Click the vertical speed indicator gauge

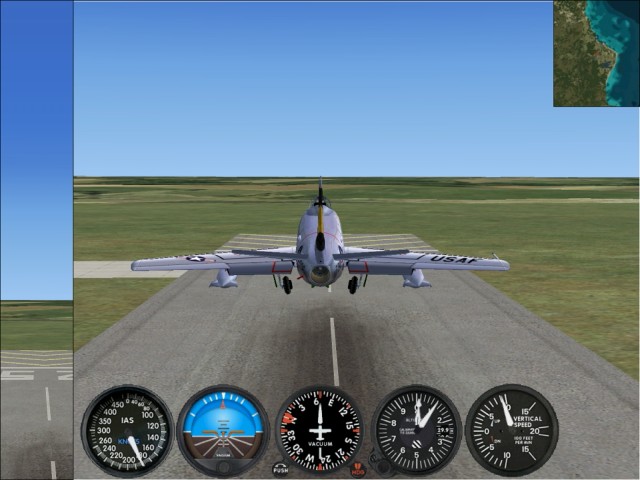point(511,430)
